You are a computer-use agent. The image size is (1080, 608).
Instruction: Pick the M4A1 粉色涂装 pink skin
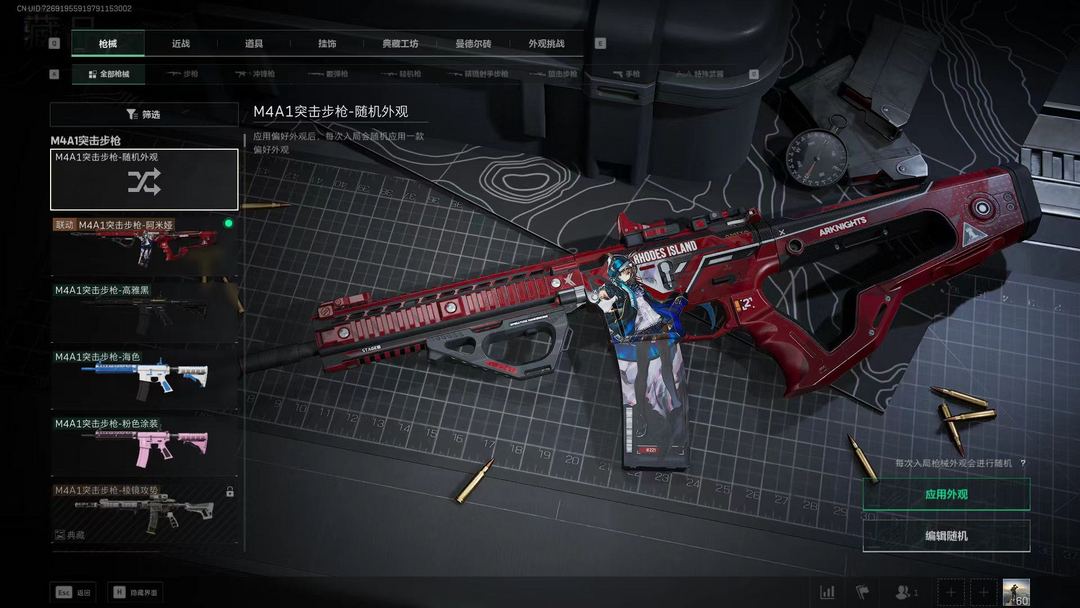[x=144, y=445]
